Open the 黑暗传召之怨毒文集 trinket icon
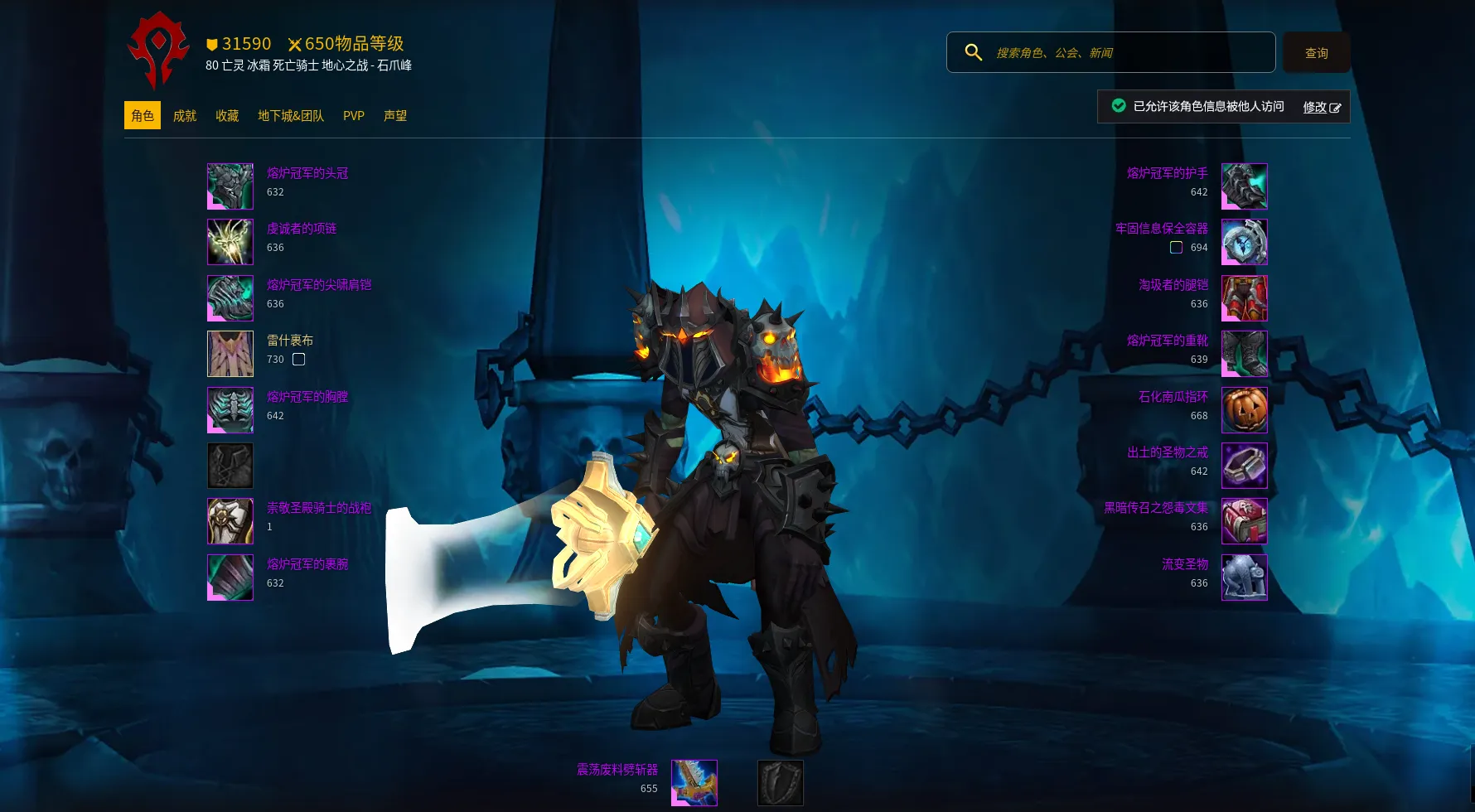The image size is (1475, 812). tap(1244, 521)
